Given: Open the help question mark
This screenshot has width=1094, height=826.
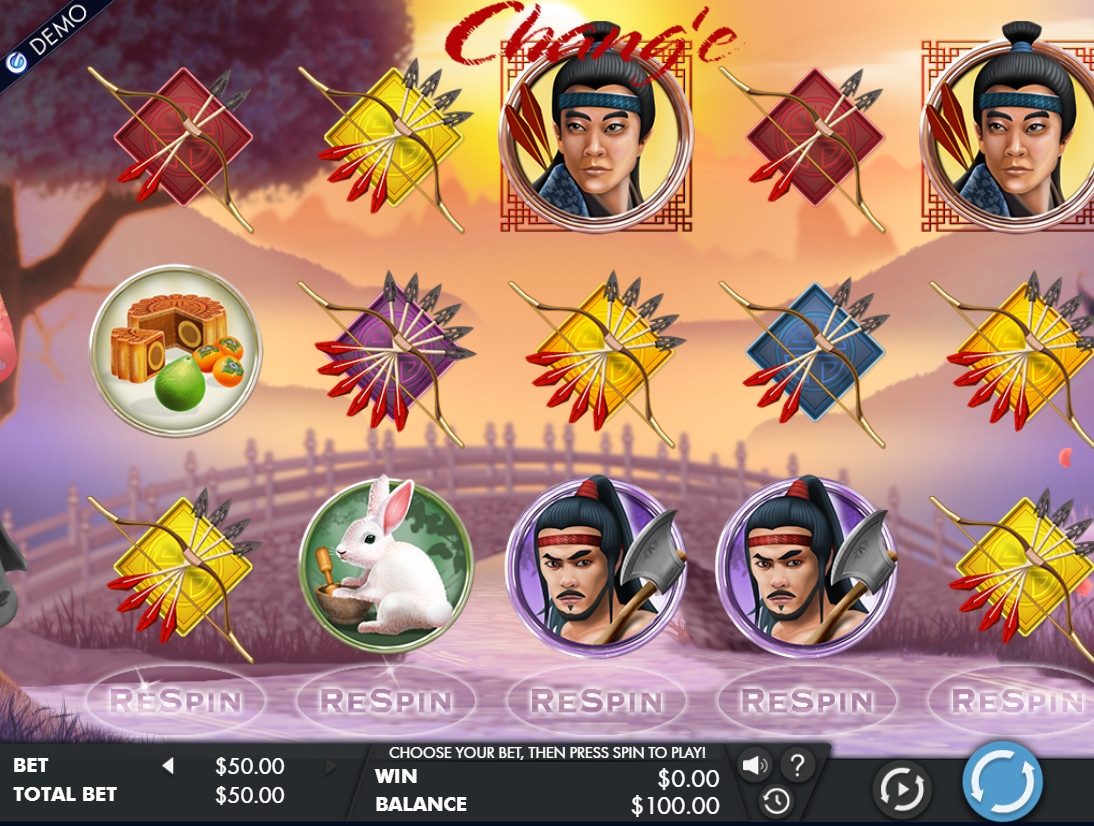Looking at the screenshot, I should click(x=797, y=766).
